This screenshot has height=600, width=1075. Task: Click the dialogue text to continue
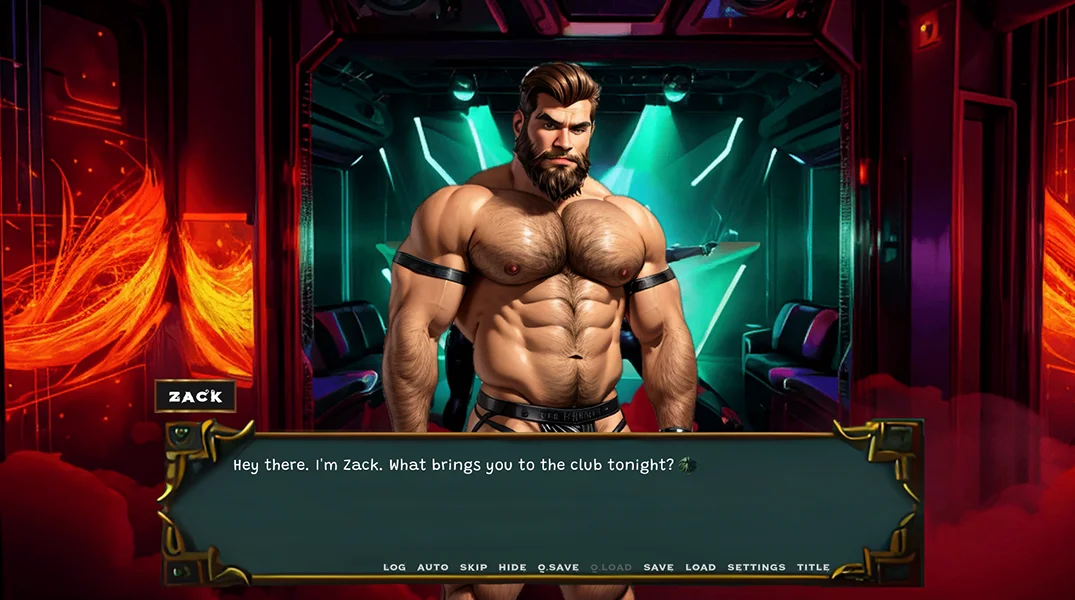[454, 465]
